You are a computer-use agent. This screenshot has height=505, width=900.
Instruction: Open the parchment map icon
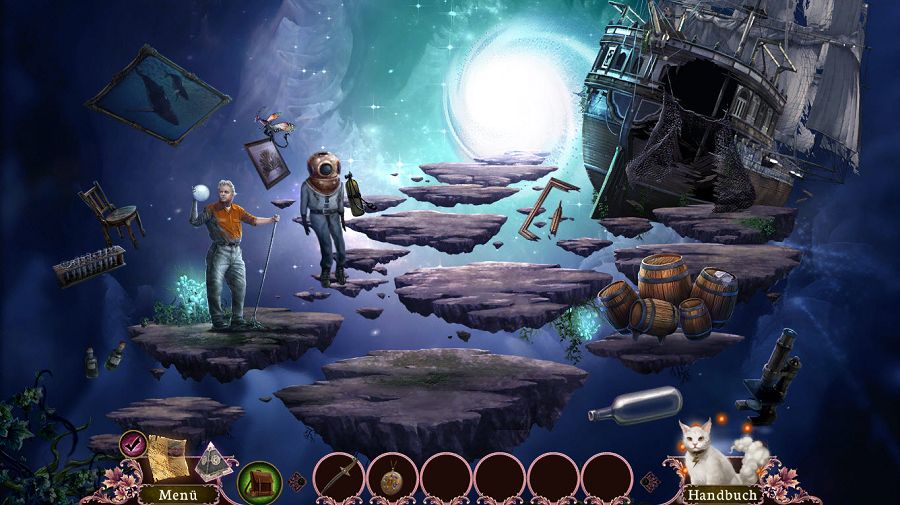(x=167, y=455)
